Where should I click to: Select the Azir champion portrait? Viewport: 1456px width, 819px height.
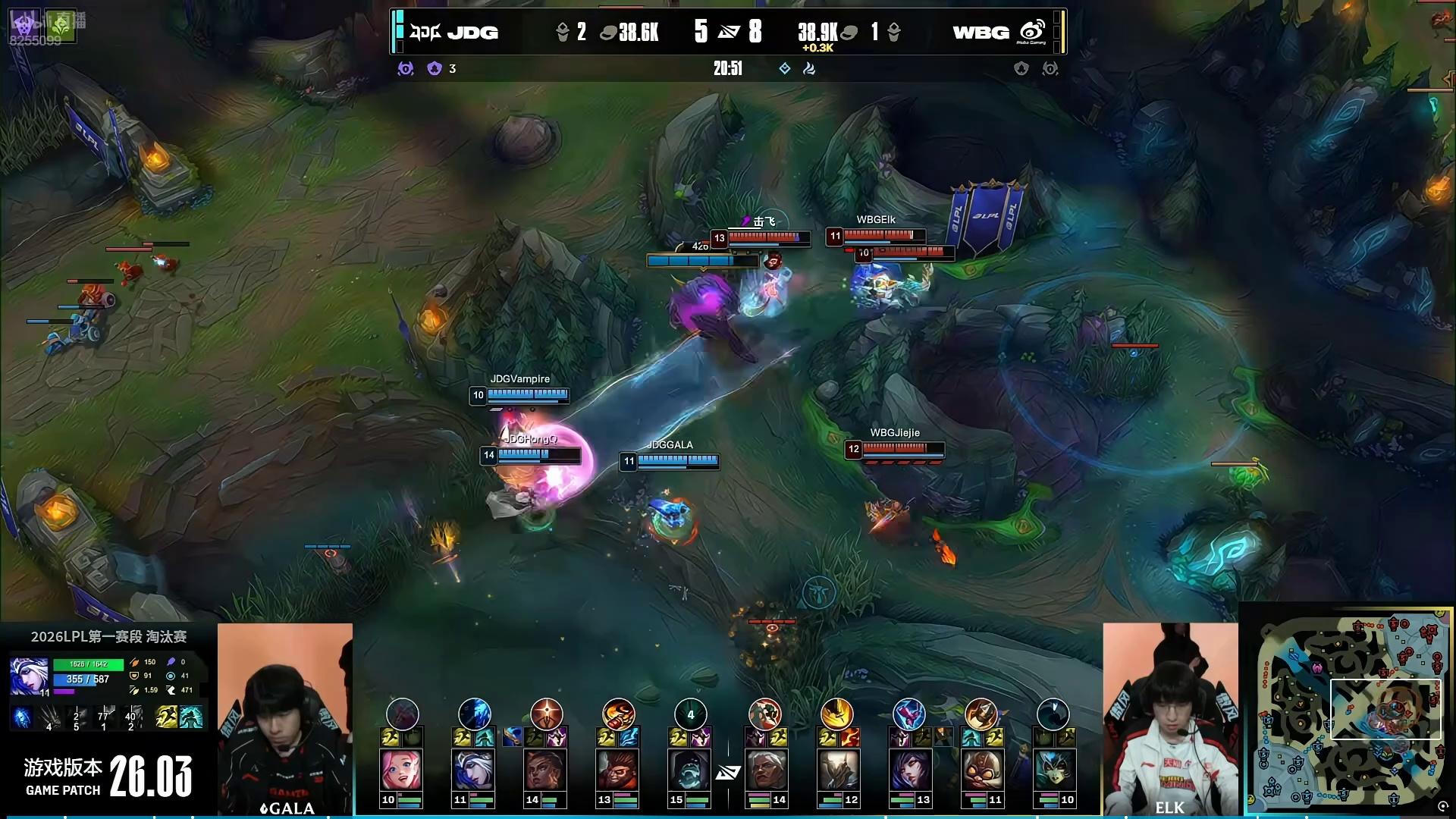837,770
